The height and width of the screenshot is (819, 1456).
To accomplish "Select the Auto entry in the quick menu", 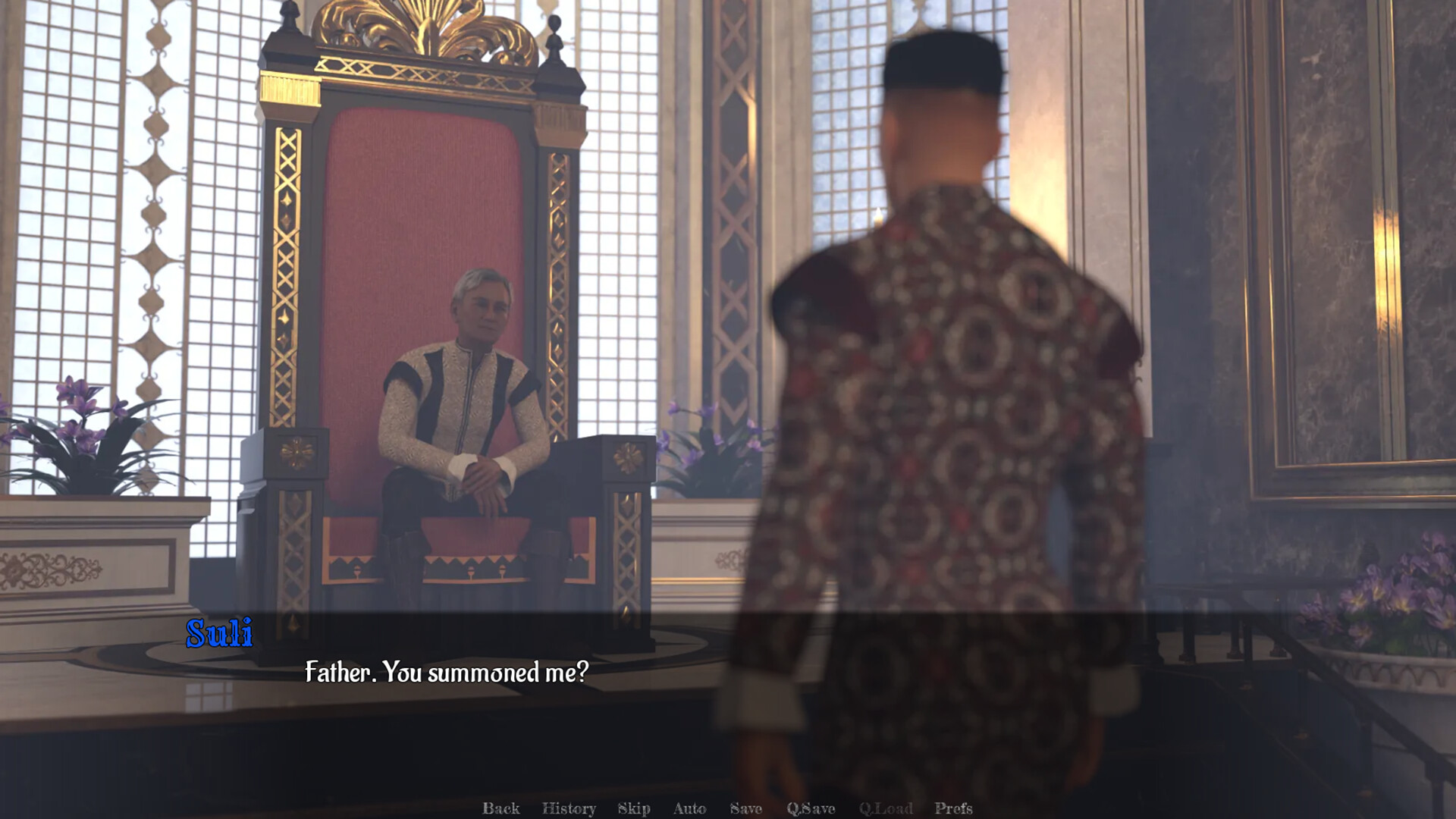I will (689, 808).
